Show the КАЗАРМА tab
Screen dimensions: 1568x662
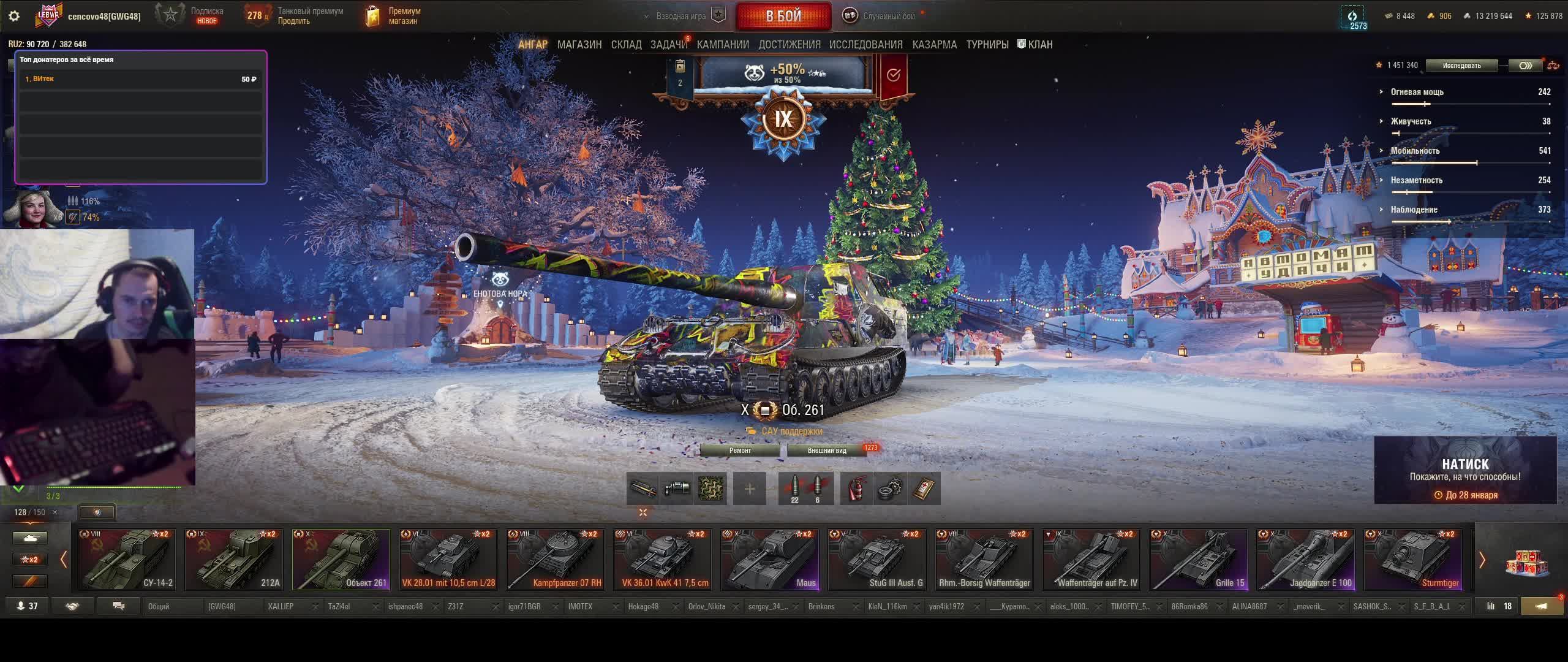pyautogui.click(x=934, y=45)
